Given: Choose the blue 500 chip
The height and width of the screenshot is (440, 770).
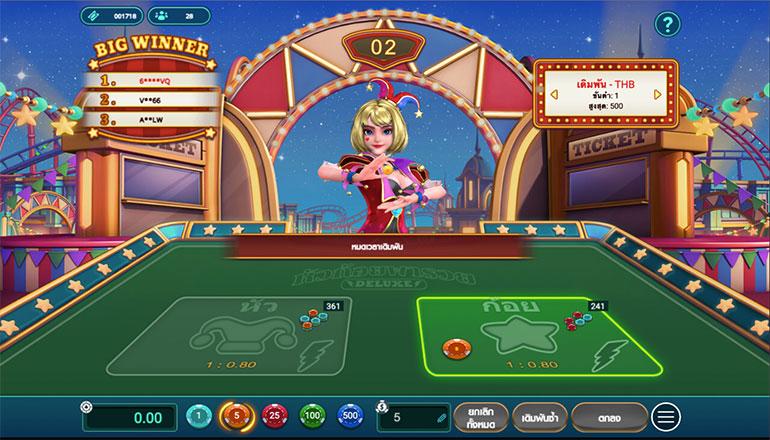Looking at the screenshot, I should pos(350,416).
